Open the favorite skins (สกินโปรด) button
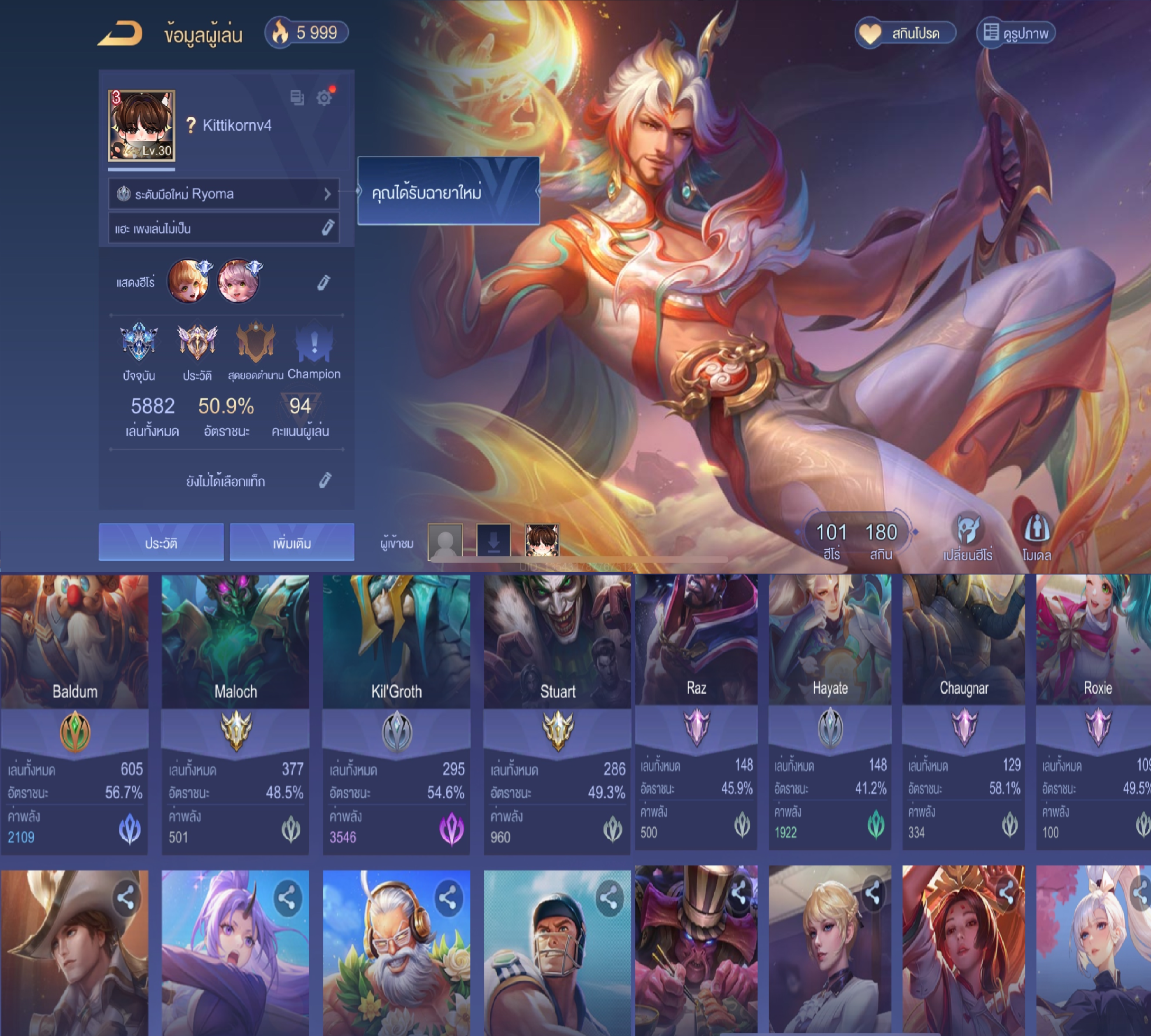 pyautogui.click(x=905, y=34)
